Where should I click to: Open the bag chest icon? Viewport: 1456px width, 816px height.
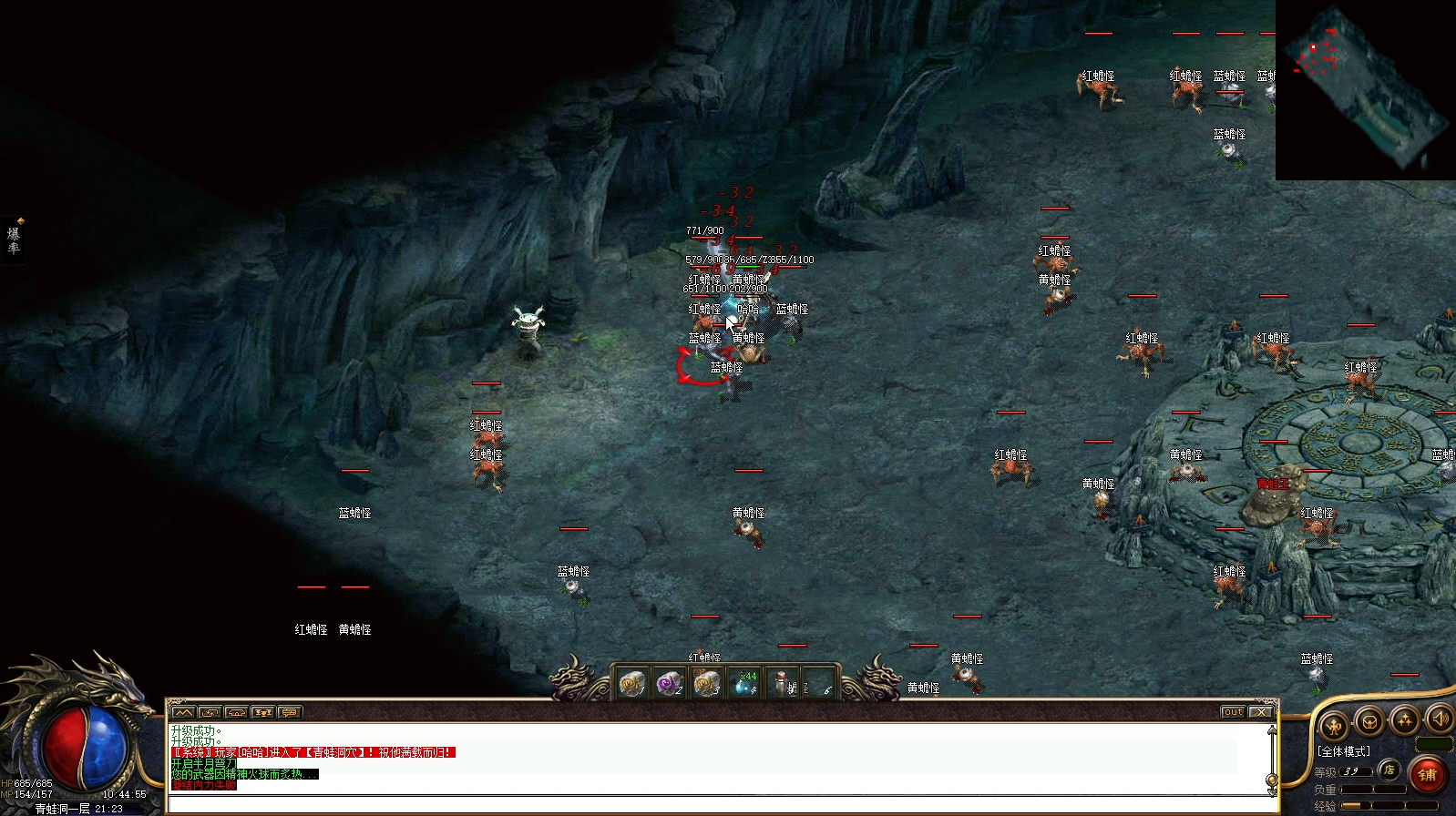1369,722
